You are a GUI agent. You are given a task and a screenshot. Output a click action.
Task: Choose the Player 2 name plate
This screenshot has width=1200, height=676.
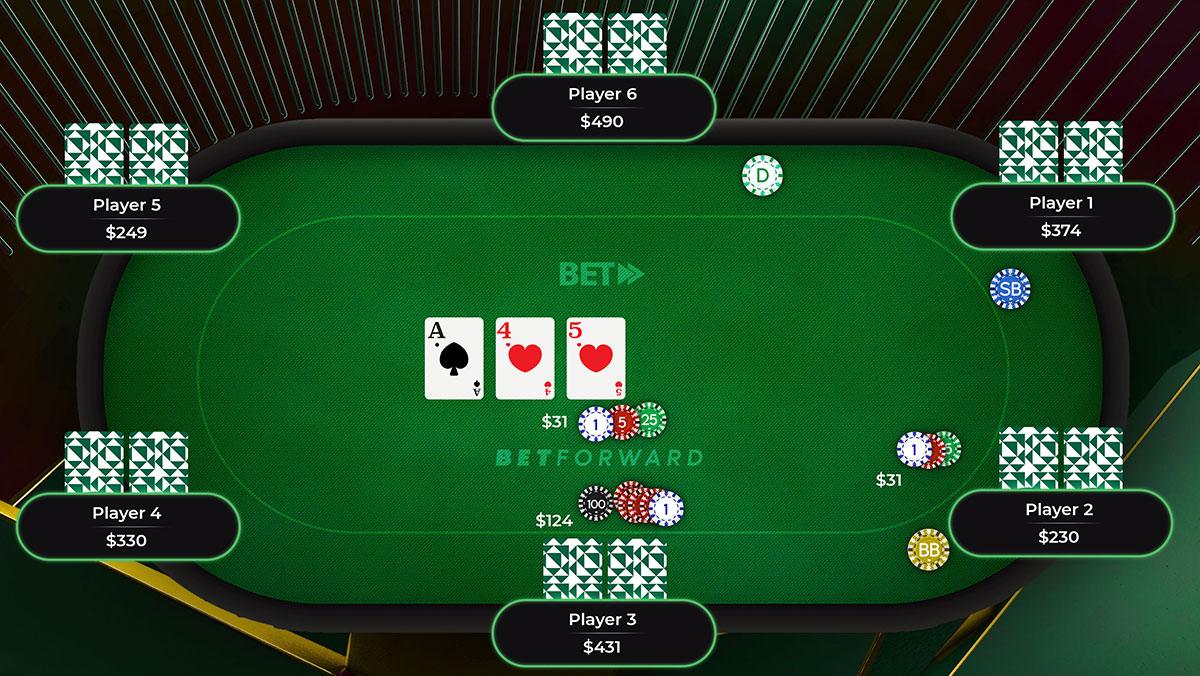coord(1059,523)
